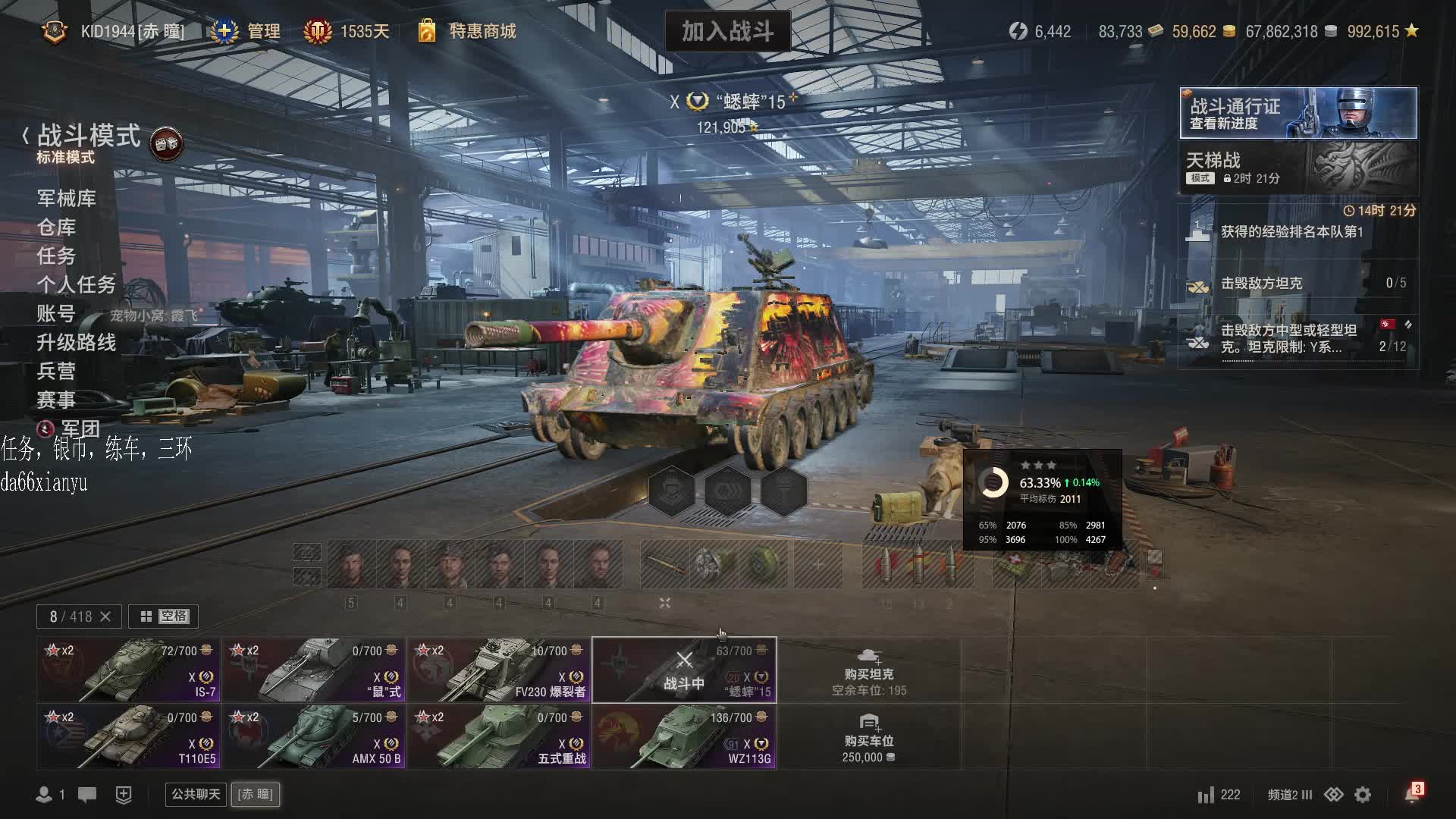Screen dimensions: 1456x819
Task: Choose the AMX 50 B tank
Action: click(314, 736)
